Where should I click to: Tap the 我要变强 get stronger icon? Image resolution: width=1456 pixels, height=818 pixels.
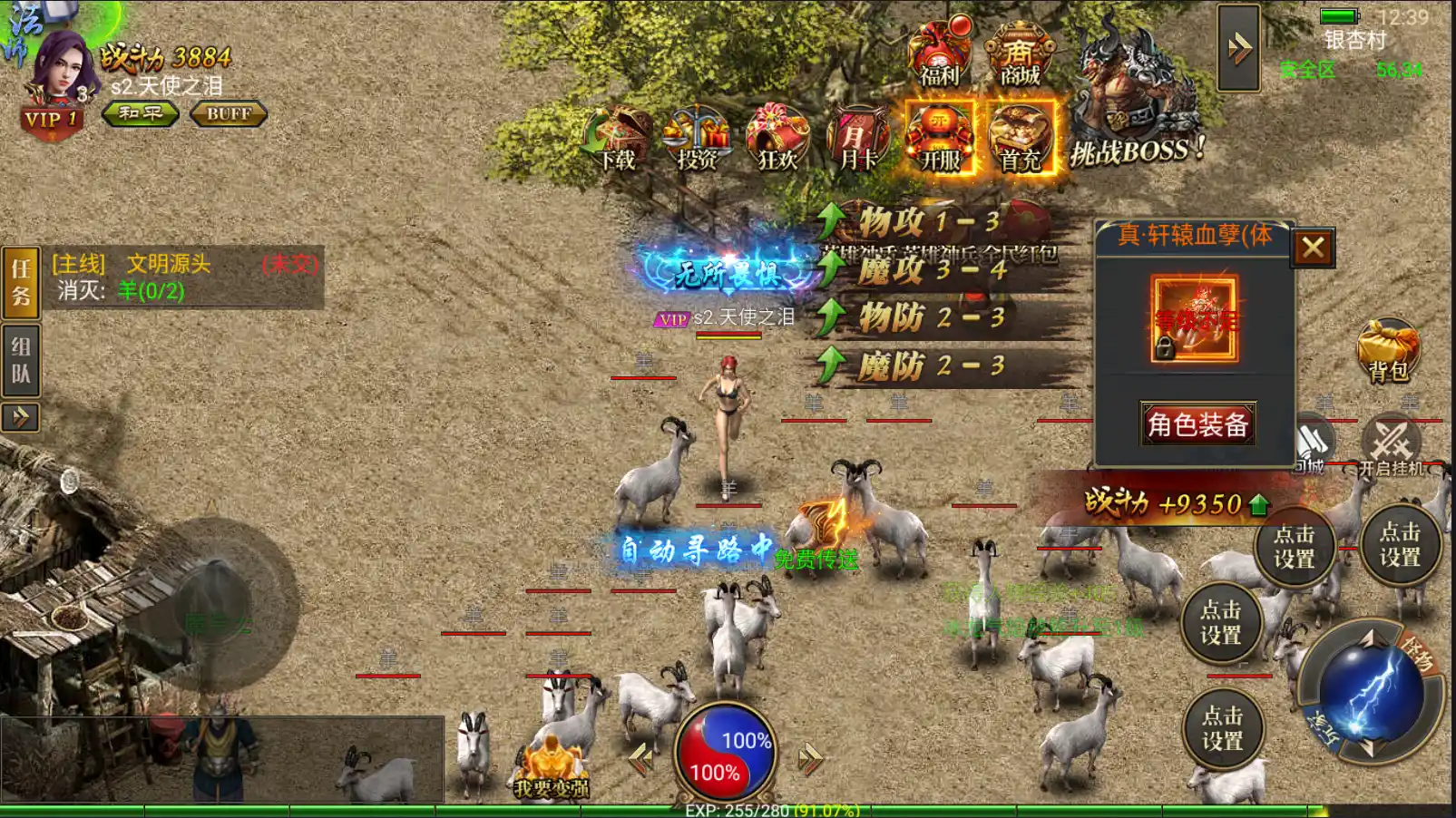click(x=552, y=769)
